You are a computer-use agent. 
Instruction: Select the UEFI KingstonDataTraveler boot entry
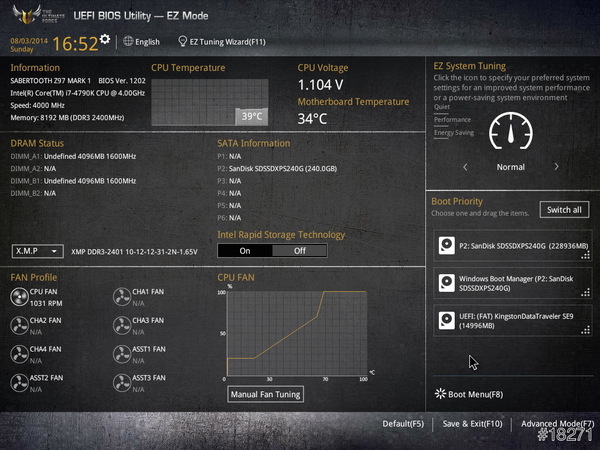click(x=512, y=319)
